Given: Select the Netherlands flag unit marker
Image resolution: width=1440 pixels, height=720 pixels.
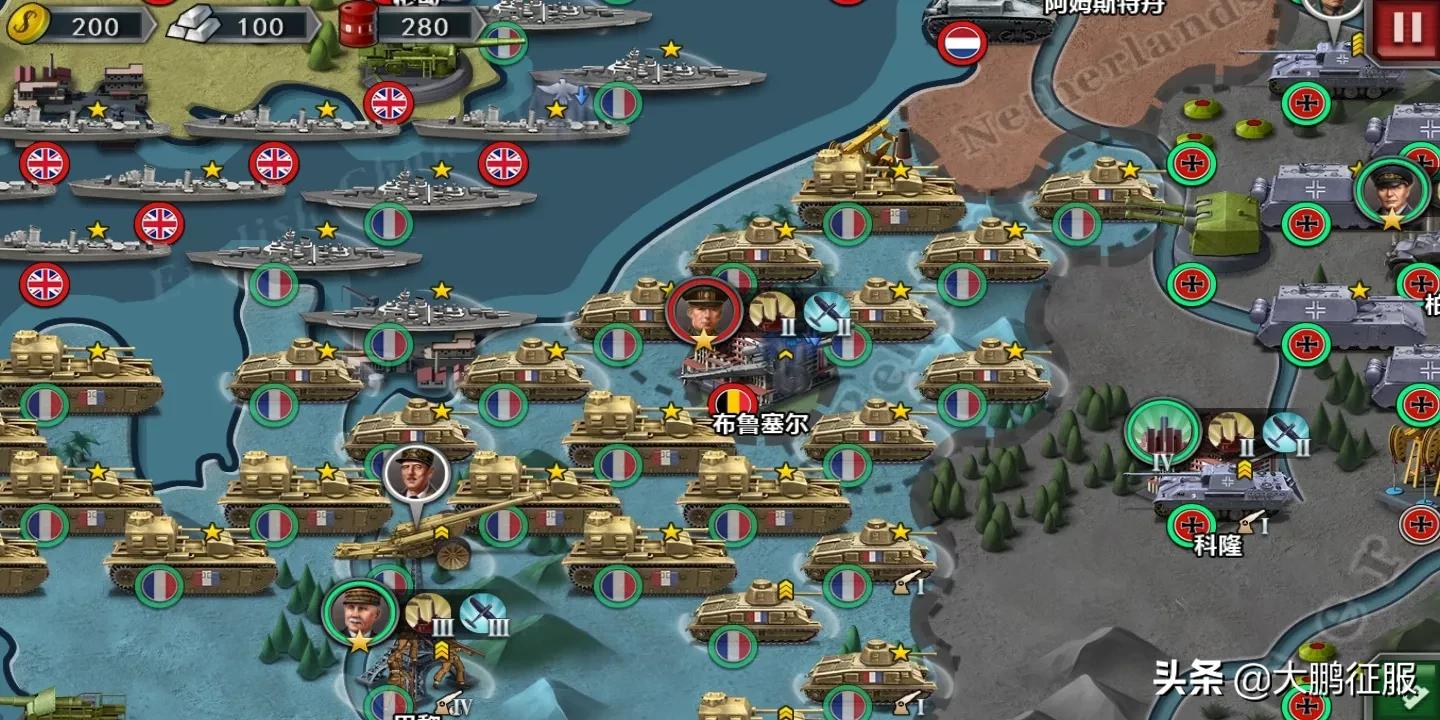Looking at the screenshot, I should point(963,43).
